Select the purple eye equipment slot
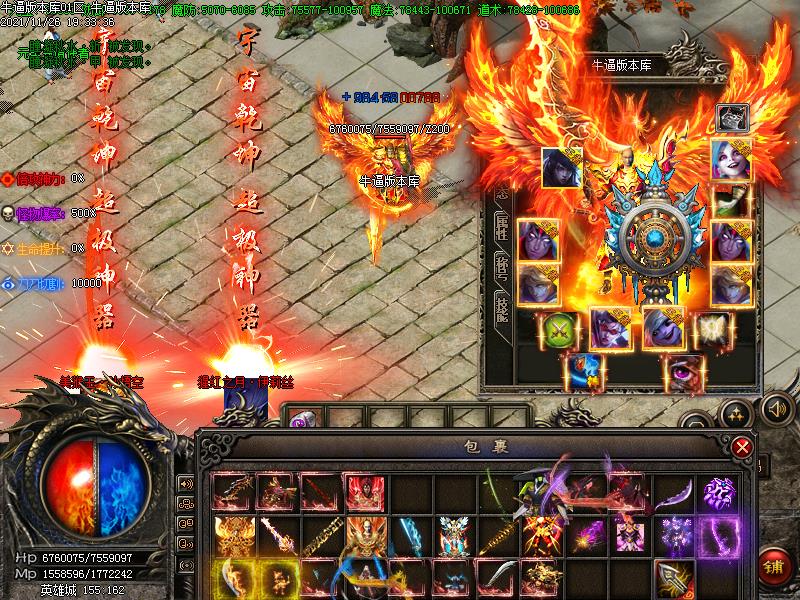This screenshot has height=600, width=800. (683, 371)
